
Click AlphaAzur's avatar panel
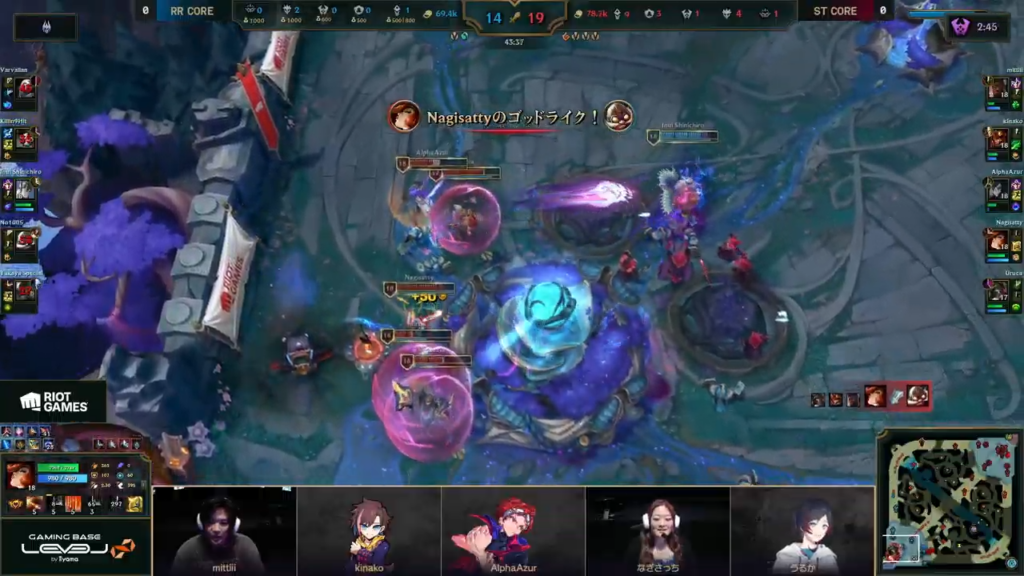tap(512, 530)
